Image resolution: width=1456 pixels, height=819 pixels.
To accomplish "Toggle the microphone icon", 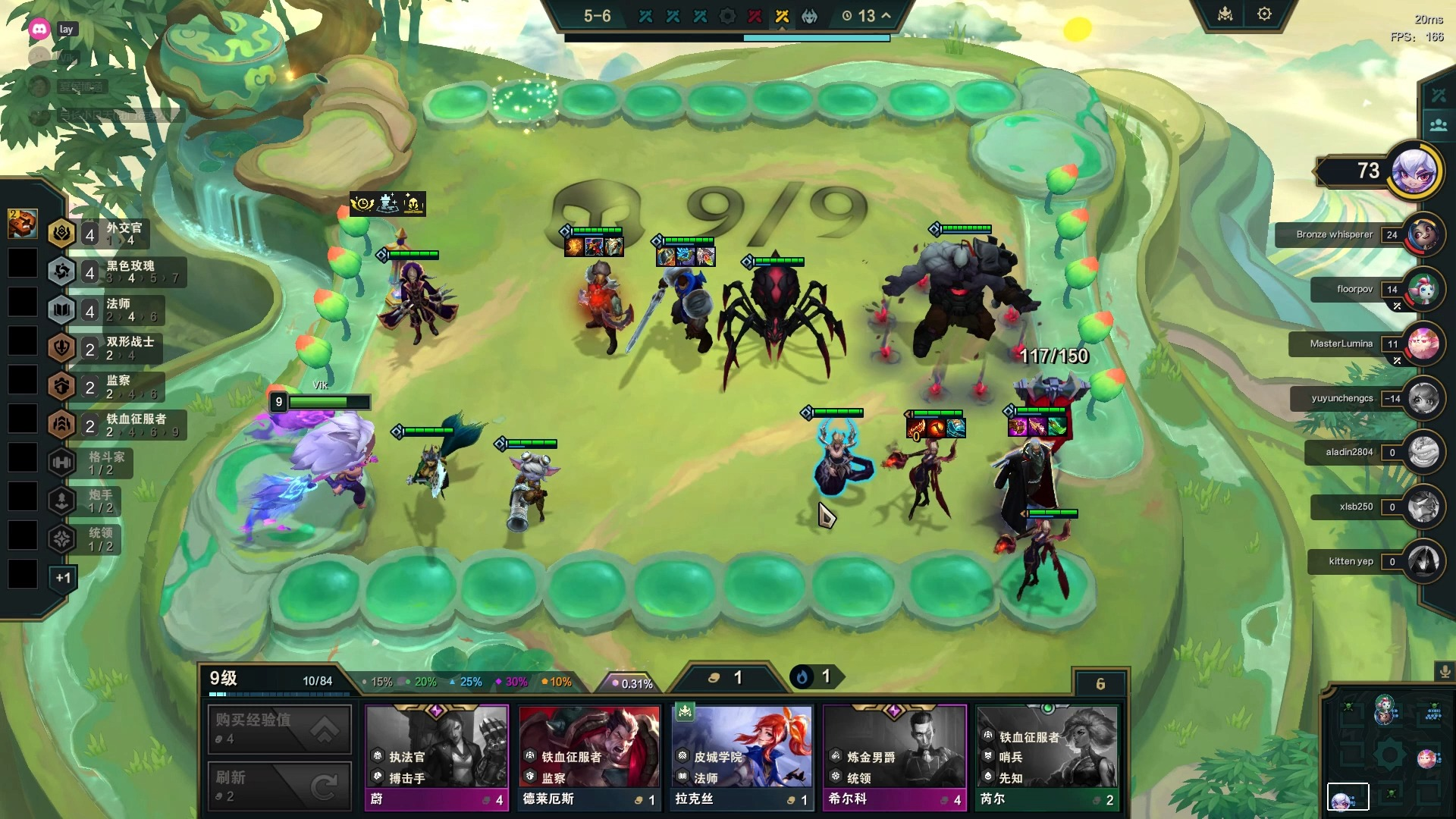I will coord(1445,672).
